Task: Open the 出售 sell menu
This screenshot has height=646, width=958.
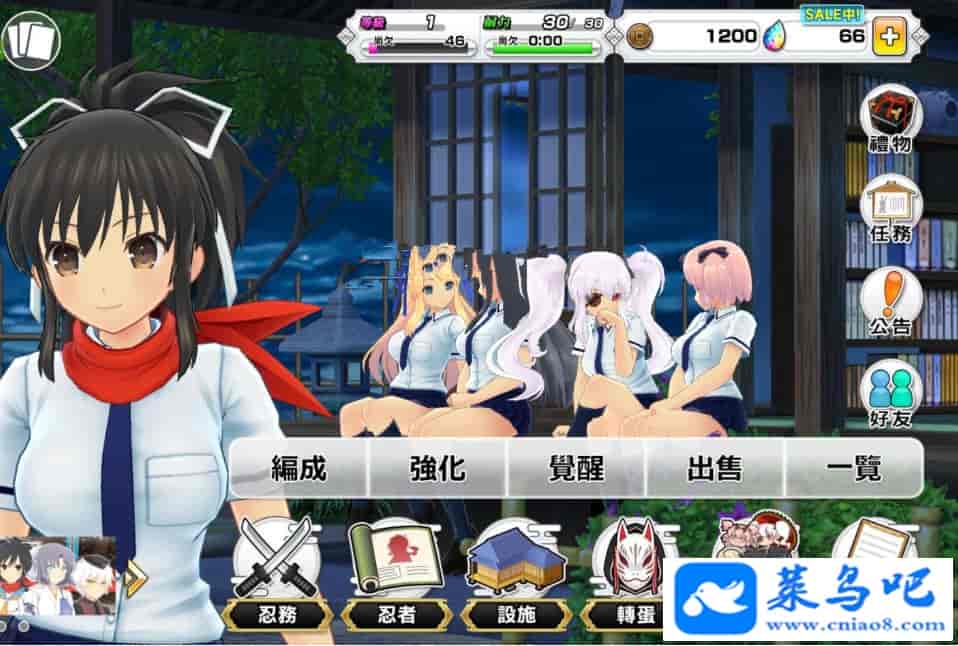Action: (715, 468)
